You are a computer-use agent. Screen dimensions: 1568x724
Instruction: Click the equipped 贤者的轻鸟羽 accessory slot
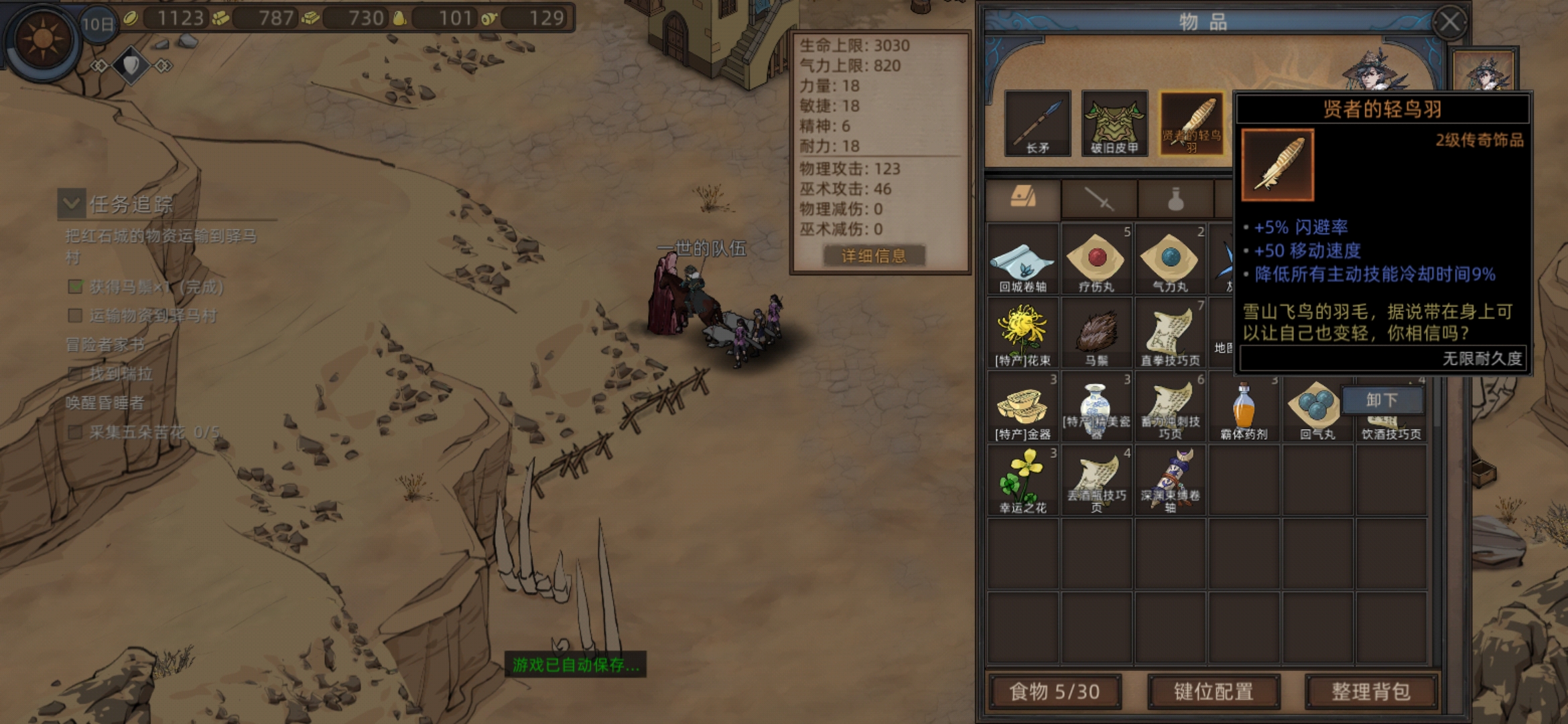point(1191,123)
